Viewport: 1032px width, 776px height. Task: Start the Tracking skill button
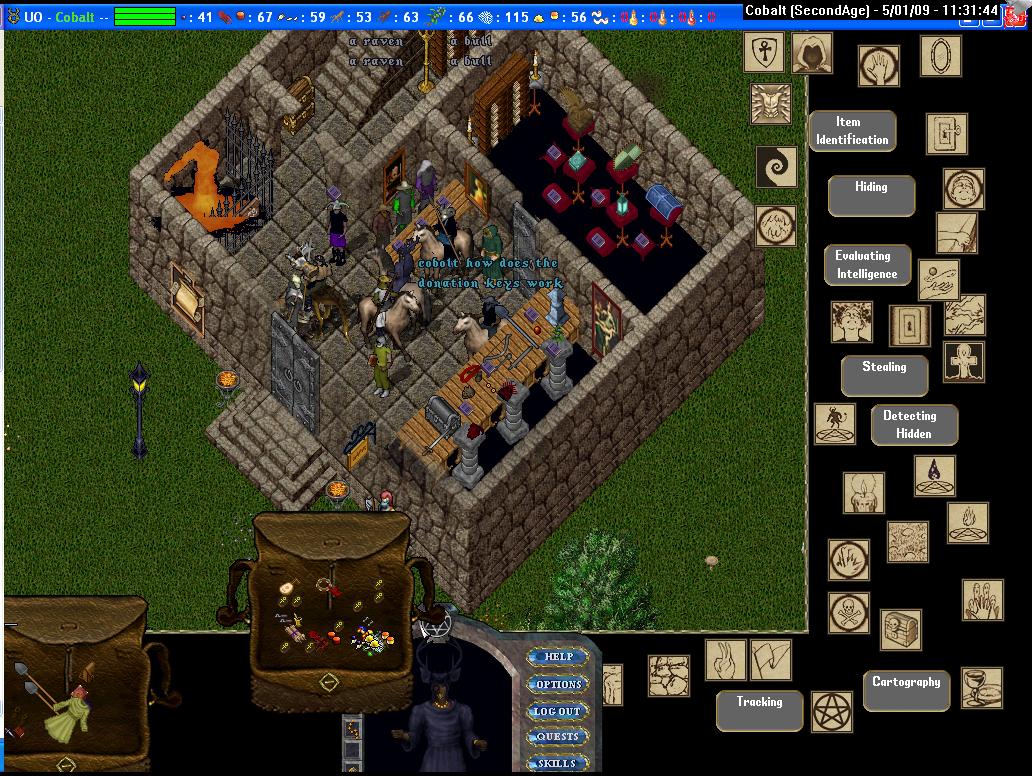pyautogui.click(x=759, y=710)
